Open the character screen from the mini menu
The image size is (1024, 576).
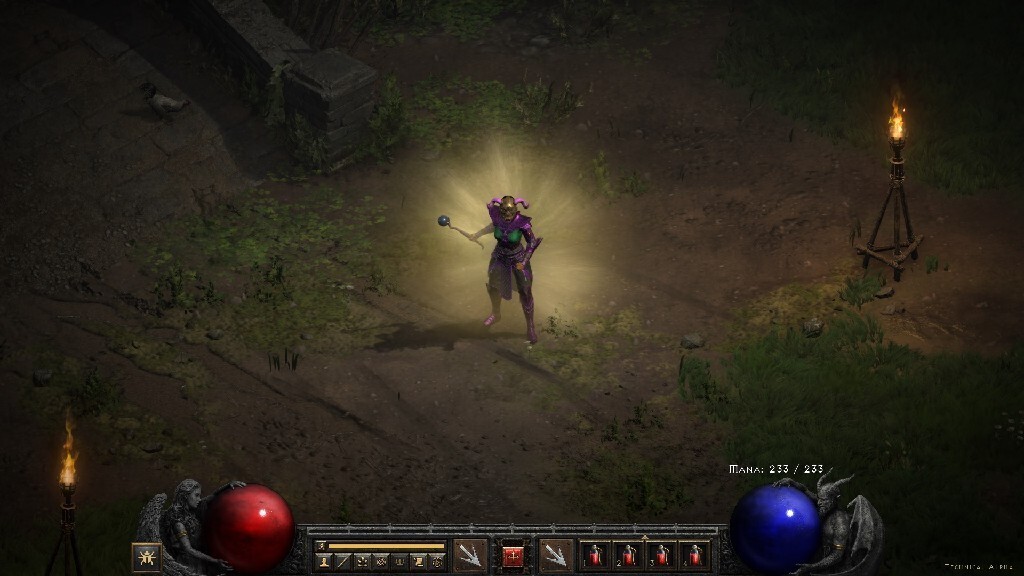click(x=324, y=562)
